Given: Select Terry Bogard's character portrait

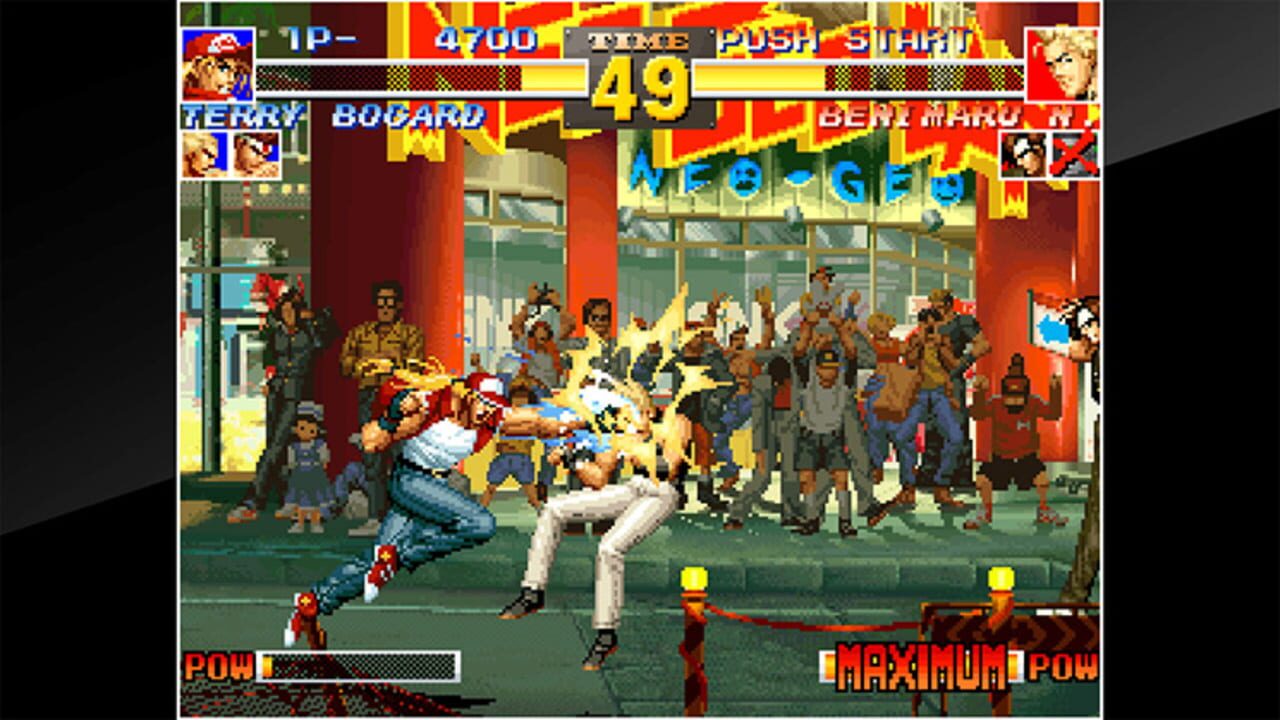Looking at the screenshot, I should (219, 66).
